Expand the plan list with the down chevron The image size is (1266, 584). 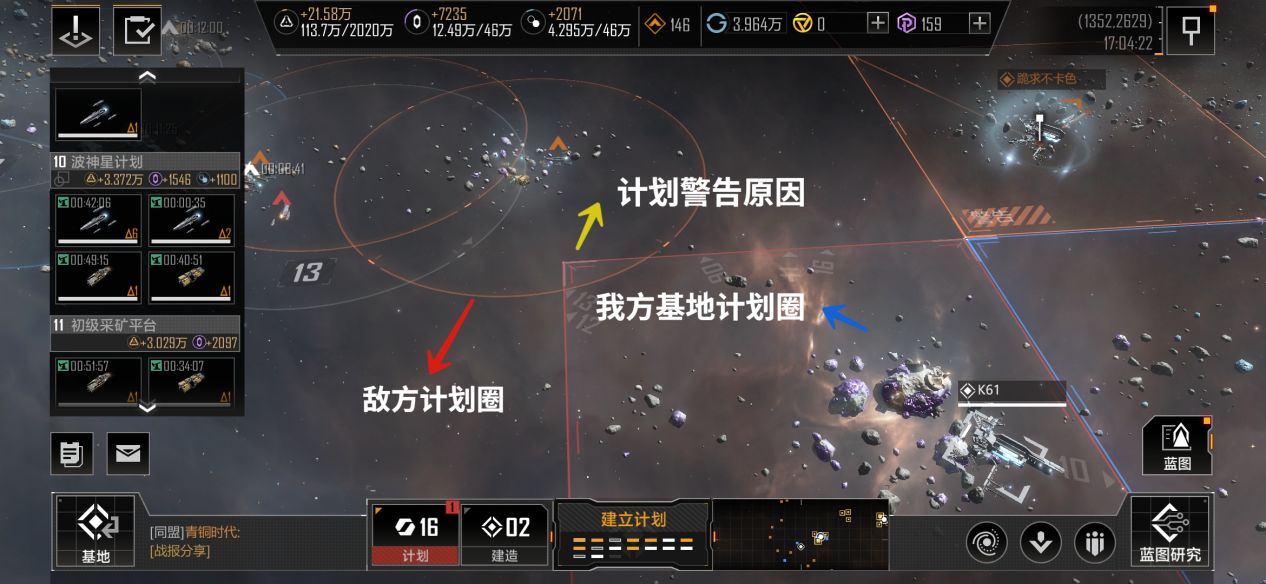(x=147, y=406)
